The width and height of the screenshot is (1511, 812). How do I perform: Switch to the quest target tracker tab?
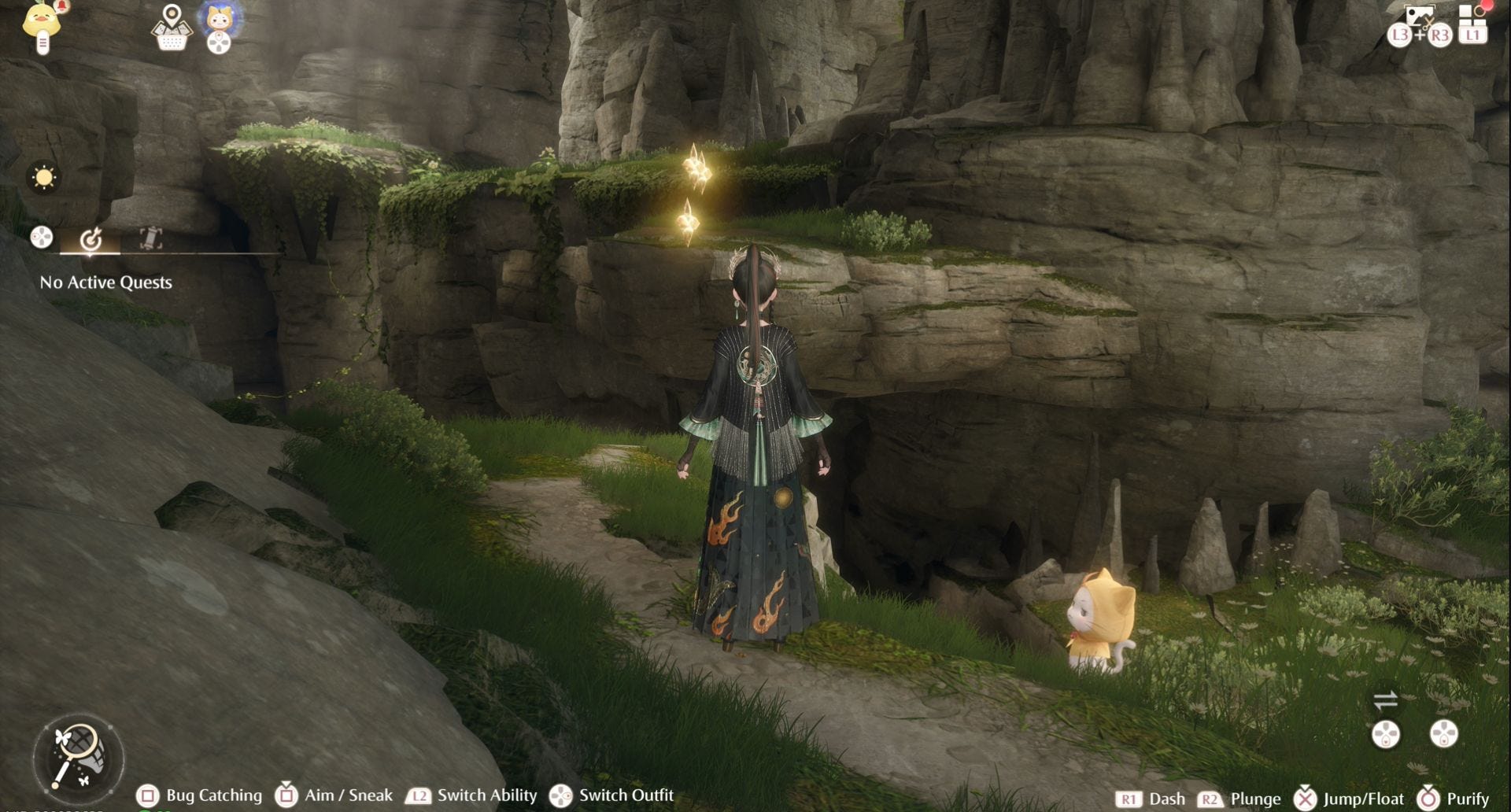(x=91, y=238)
